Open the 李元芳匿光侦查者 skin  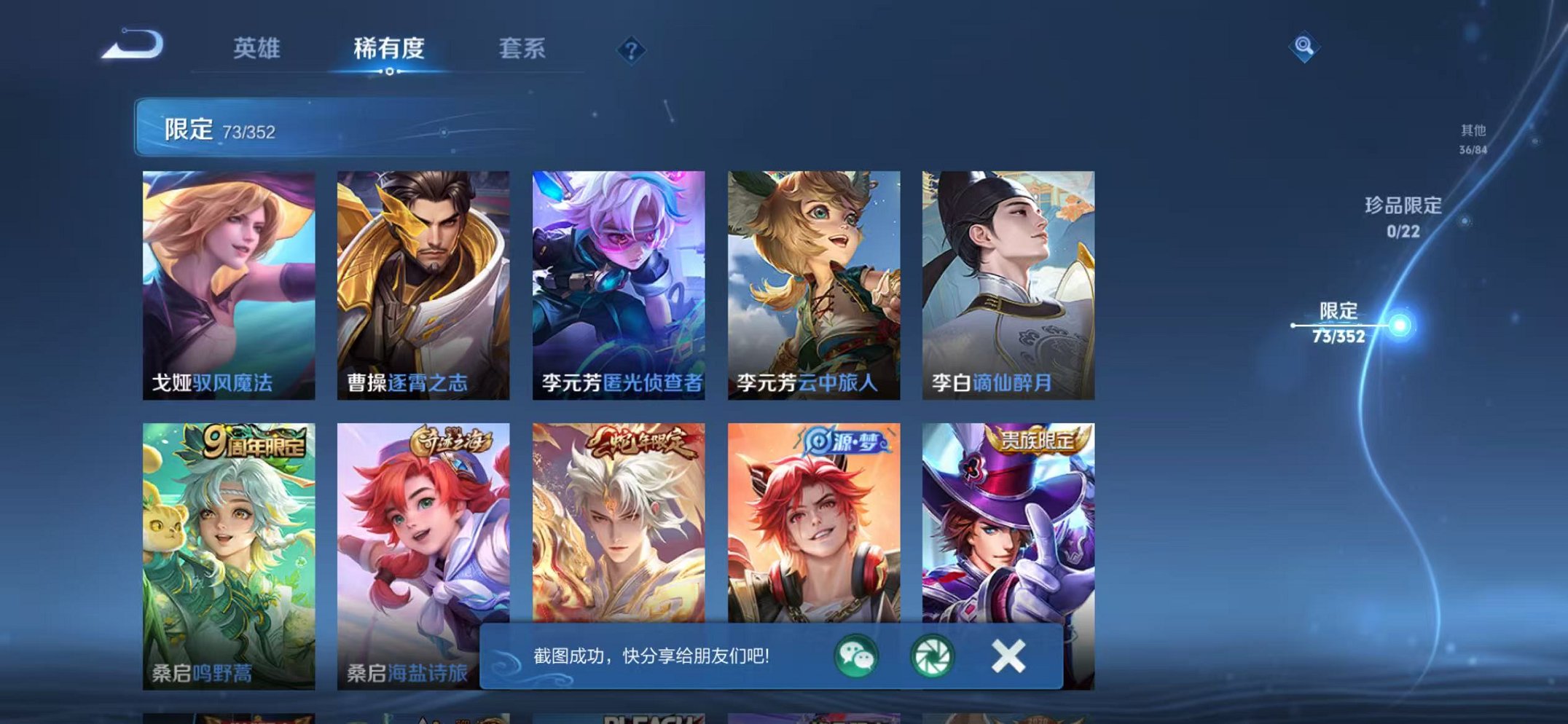tap(618, 277)
